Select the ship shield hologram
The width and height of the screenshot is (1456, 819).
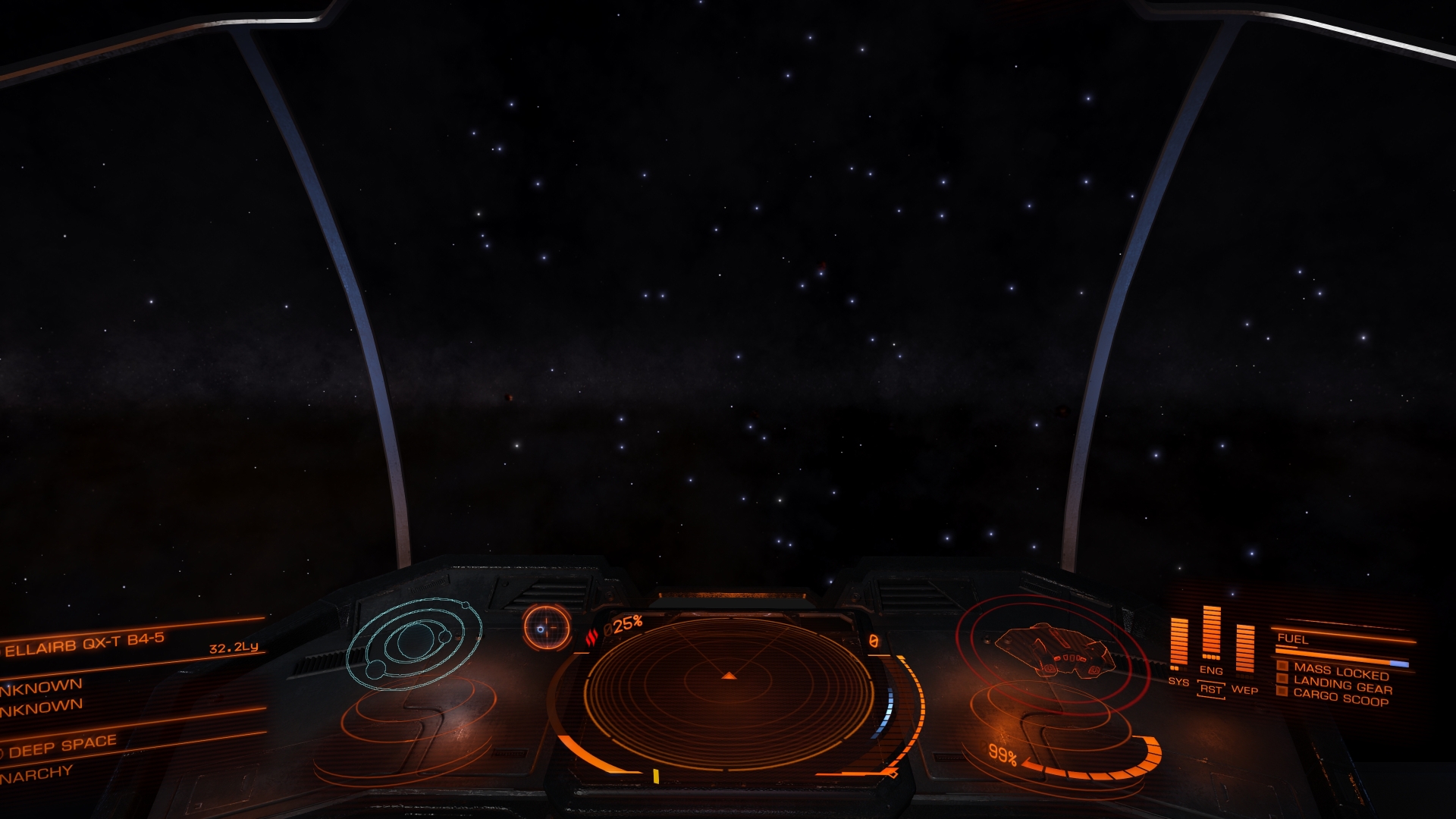pos(1054,651)
